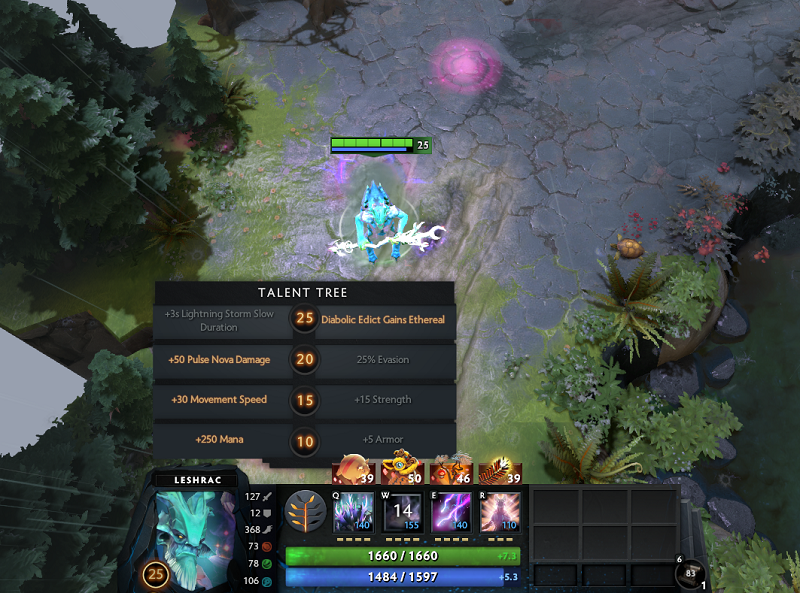
Task: Activate the Lightning Storm ability
Action: (x=449, y=511)
